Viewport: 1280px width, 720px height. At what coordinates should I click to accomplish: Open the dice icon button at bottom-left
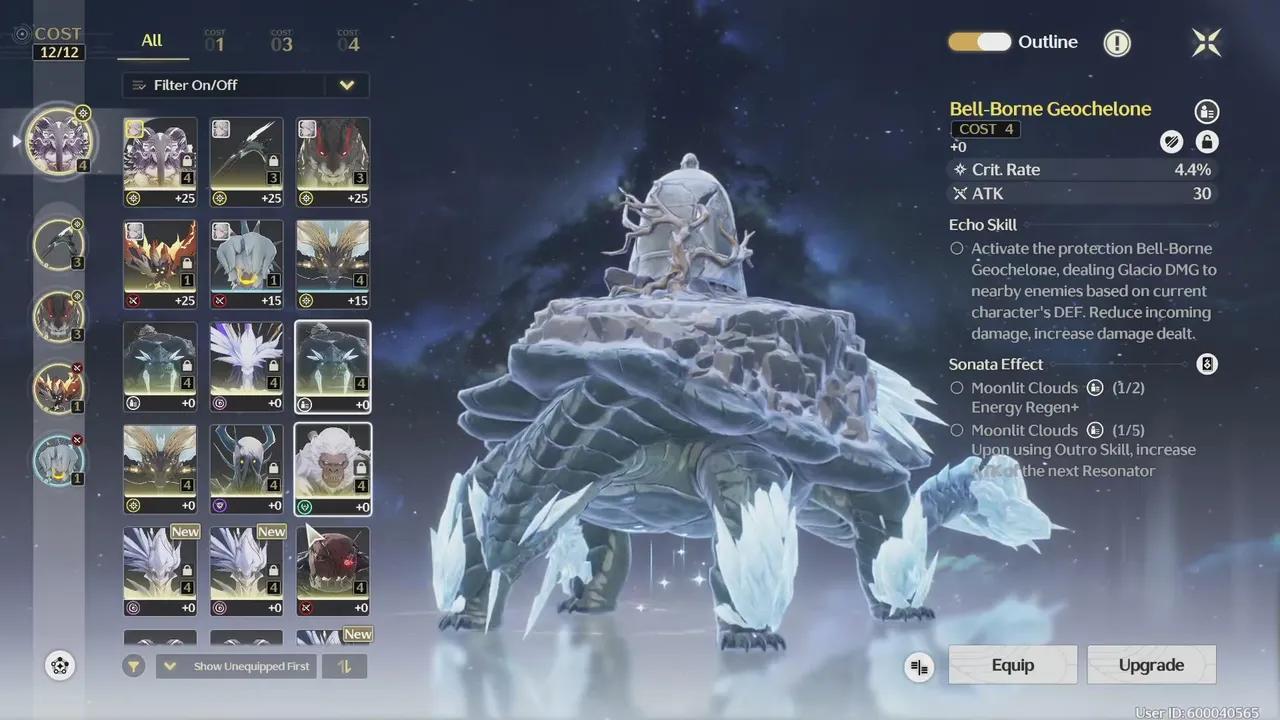pyautogui.click(x=60, y=666)
